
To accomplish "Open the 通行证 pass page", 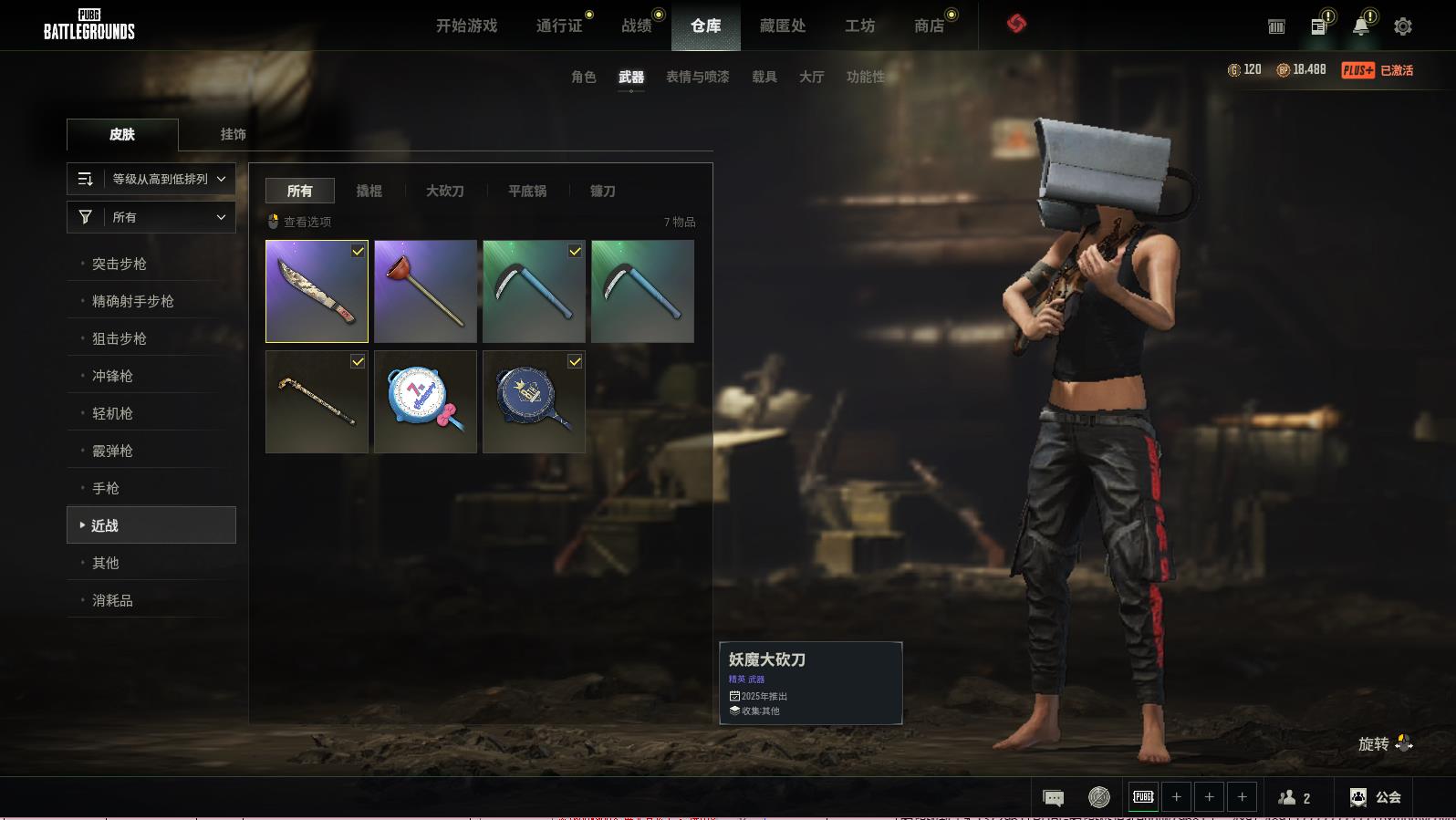I will pos(558,26).
